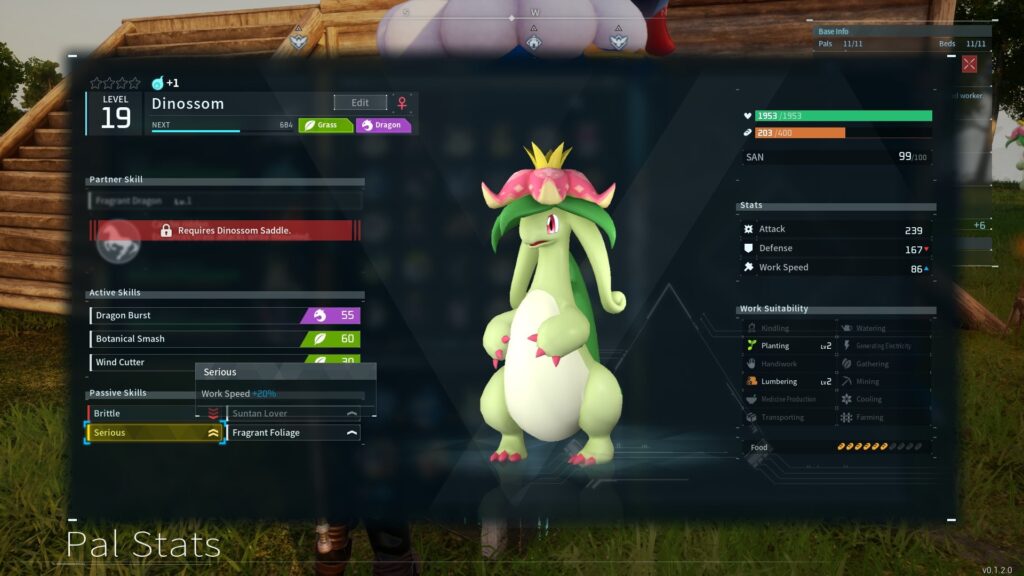Edit the Dinossom nickname
The image size is (1024, 576).
coord(360,103)
